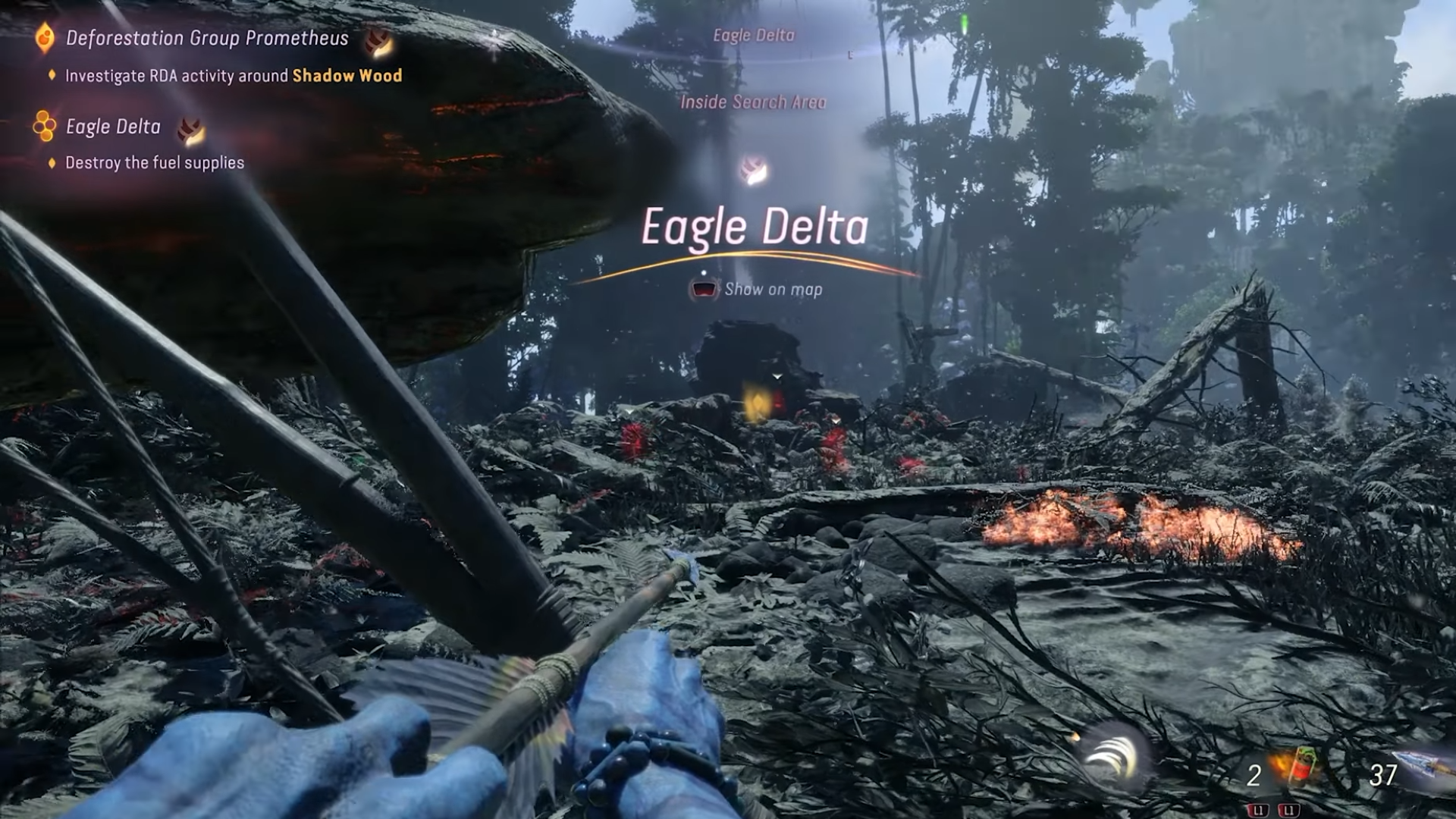
Task: Select the Eagle Delta quest entry
Action: tap(113, 127)
